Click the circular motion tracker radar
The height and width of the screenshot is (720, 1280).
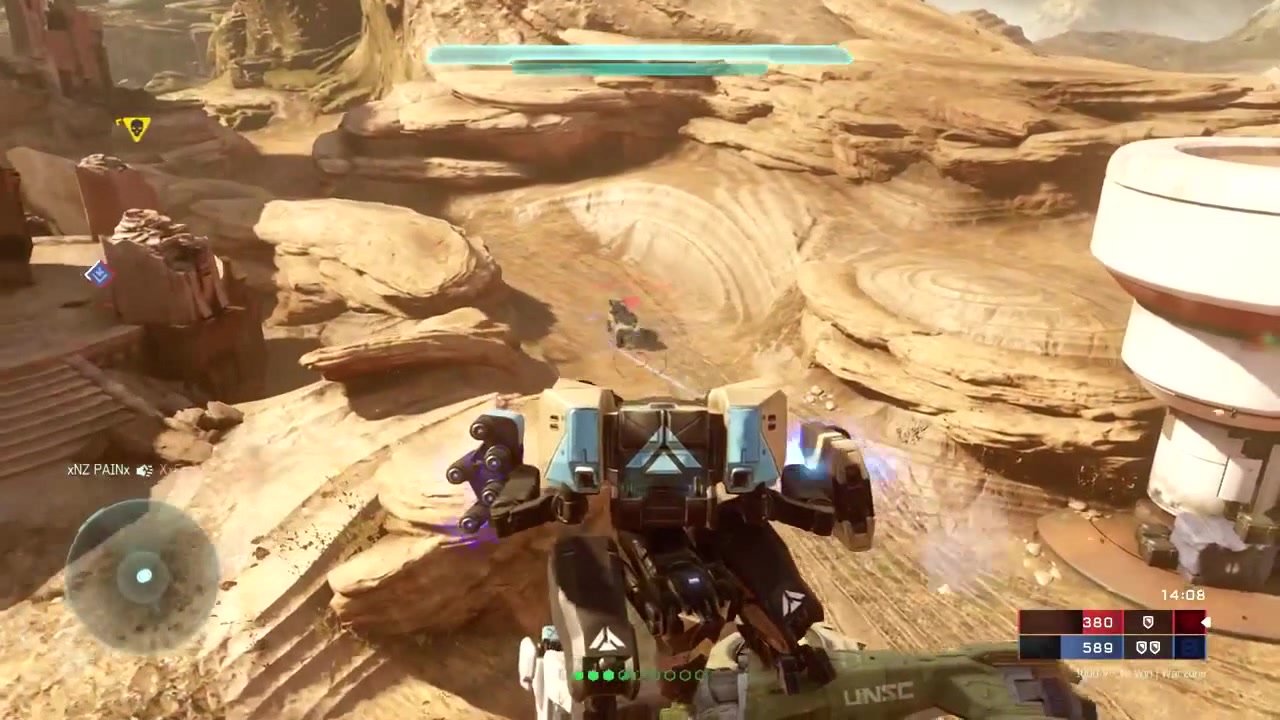(143, 575)
